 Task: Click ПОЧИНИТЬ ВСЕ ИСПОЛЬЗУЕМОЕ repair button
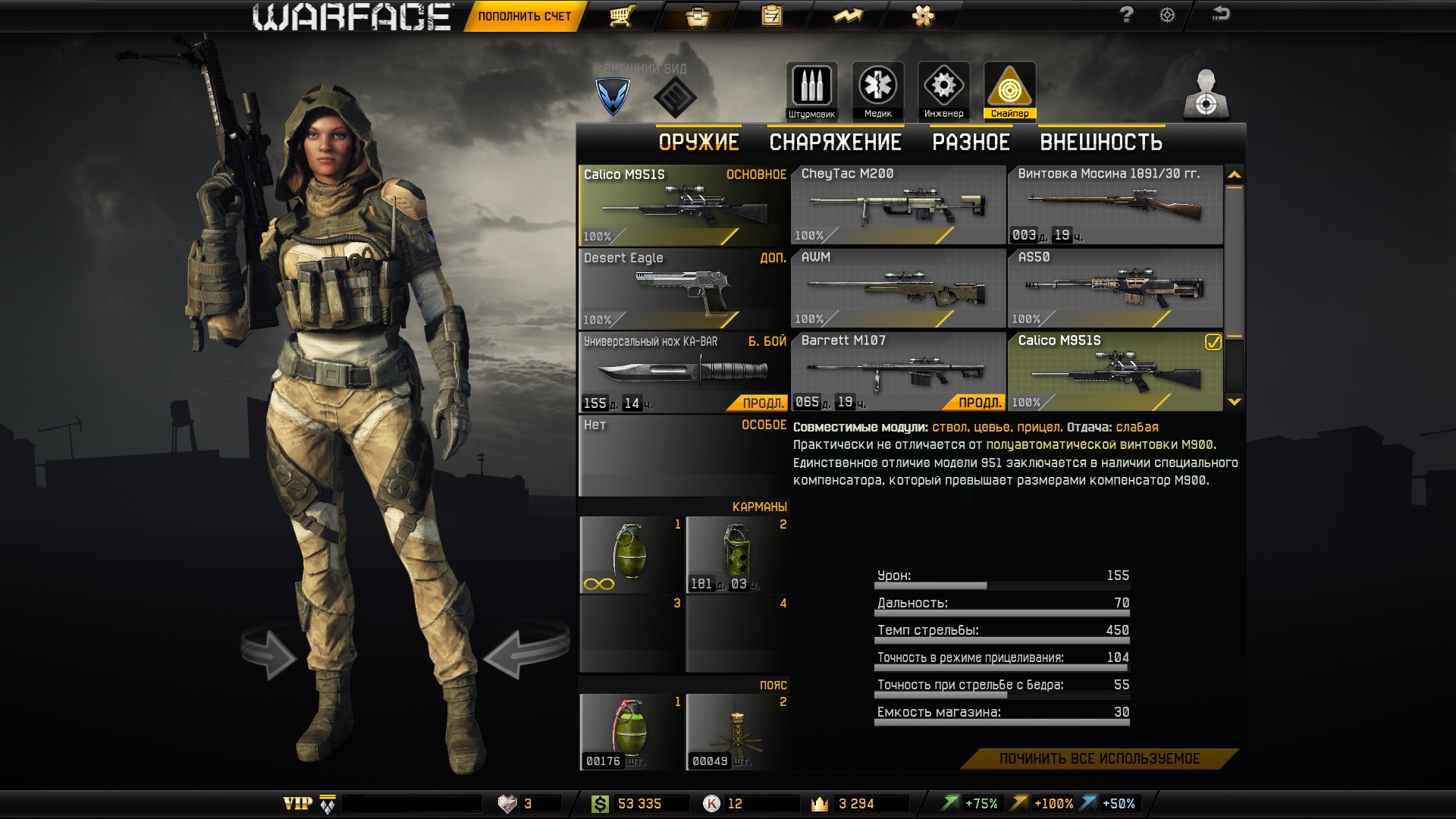(1099, 759)
